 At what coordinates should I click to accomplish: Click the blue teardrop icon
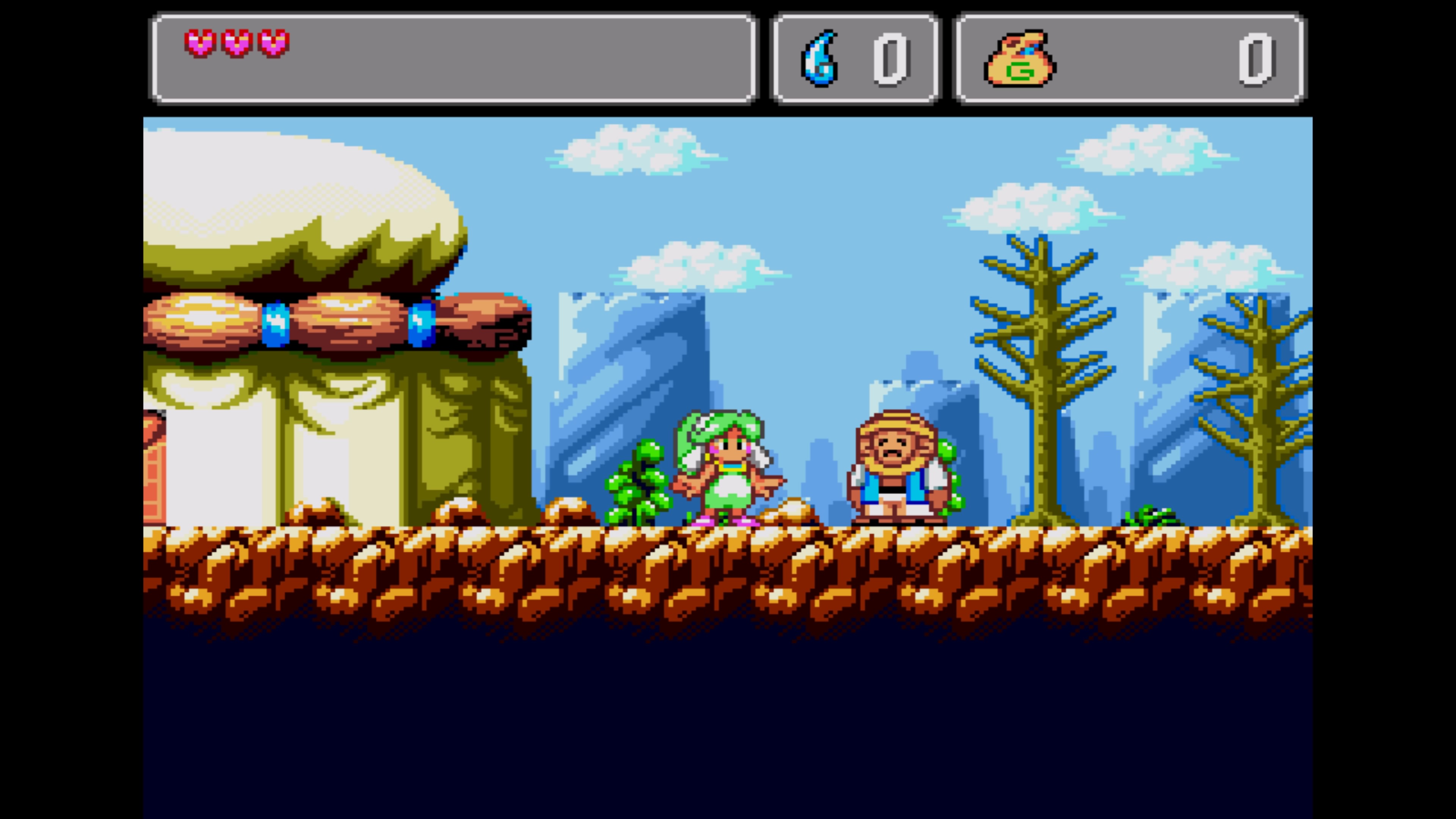tap(819, 59)
